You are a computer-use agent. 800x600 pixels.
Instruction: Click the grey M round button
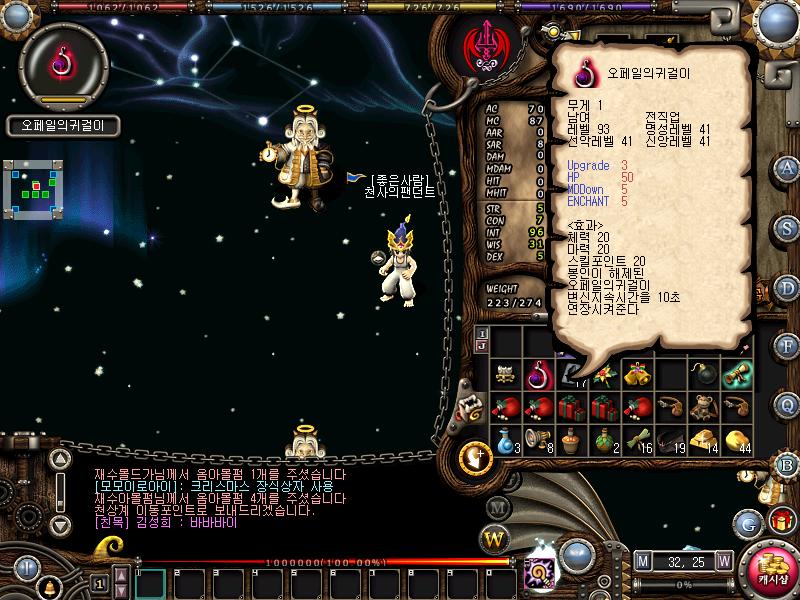pyautogui.click(x=499, y=507)
